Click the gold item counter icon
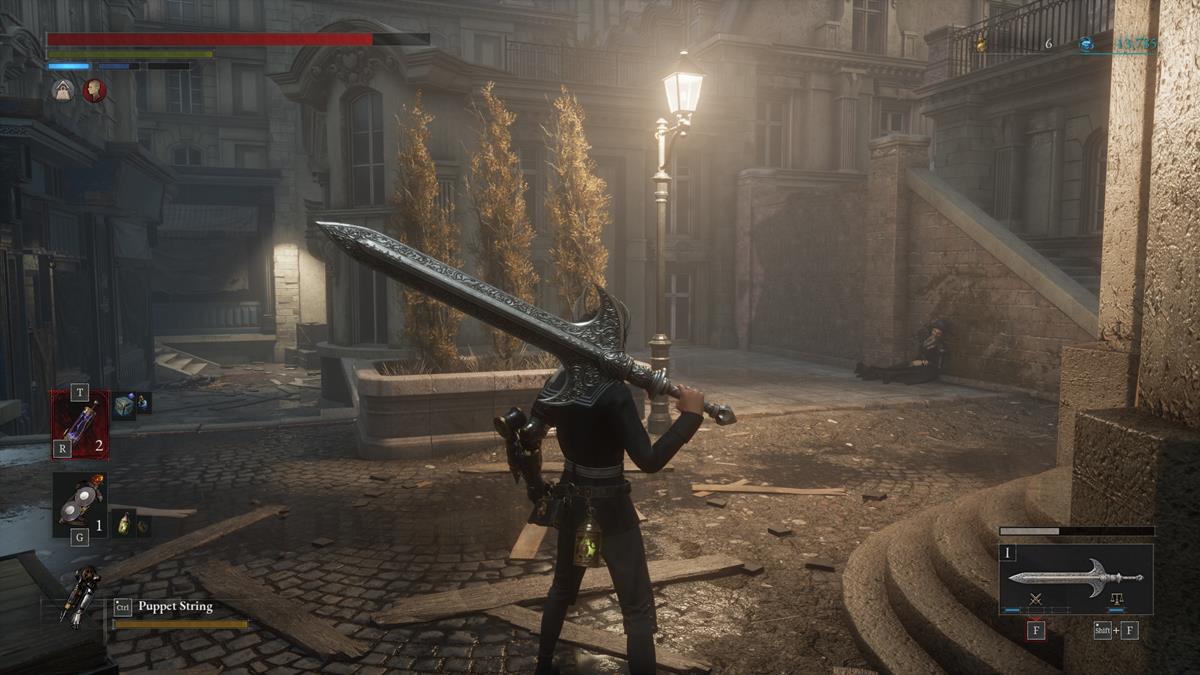 coord(980,44)
